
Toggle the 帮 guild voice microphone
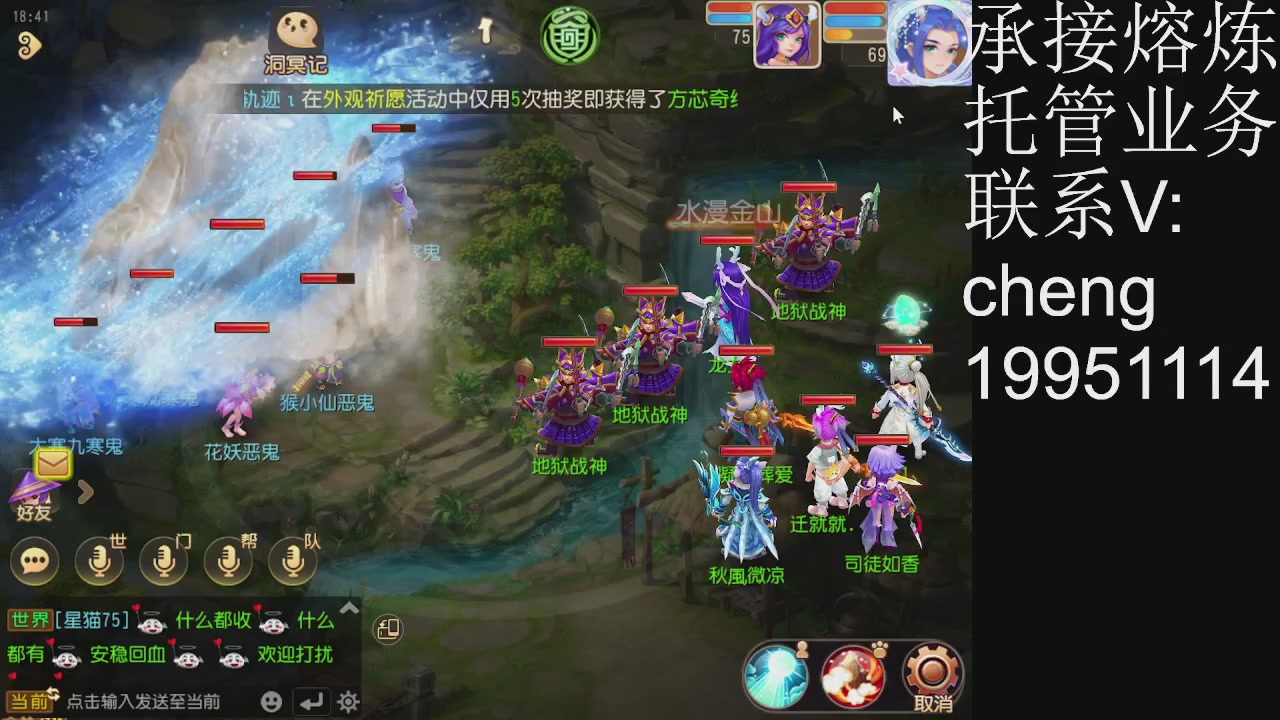tap(227, 561)
